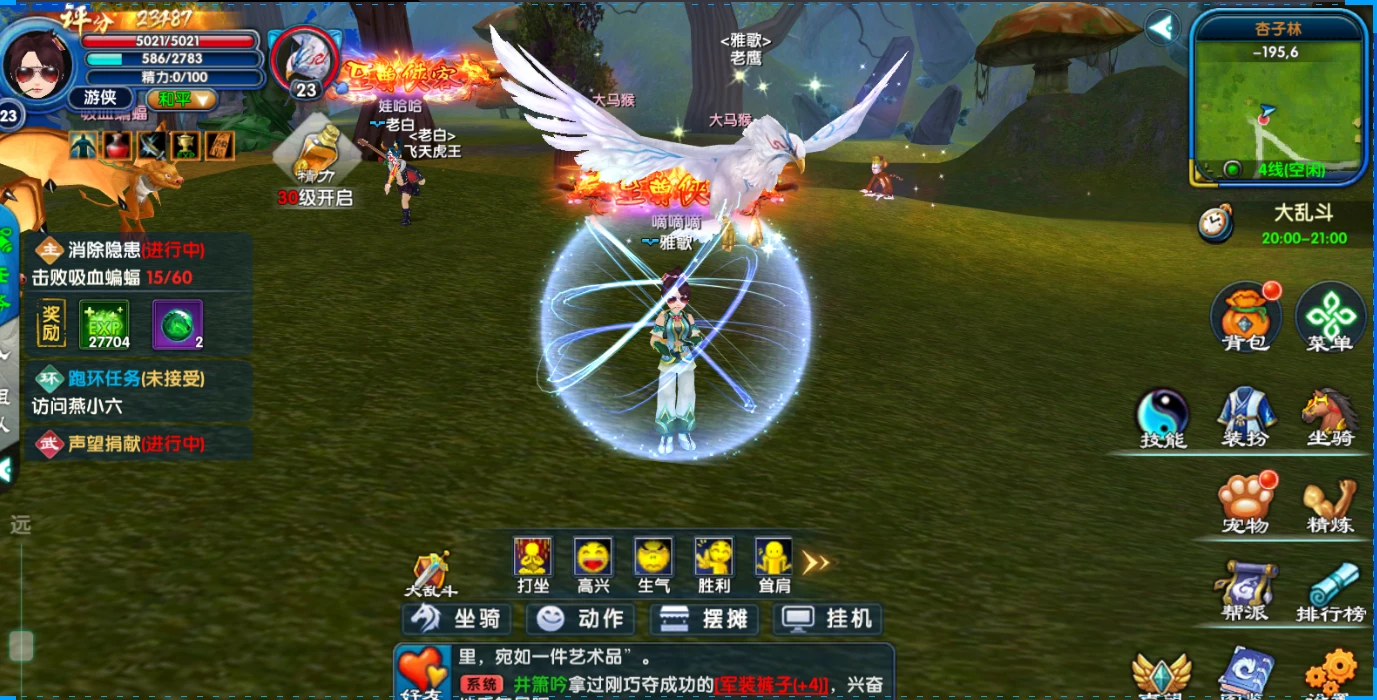Toggle 挂机 auto-battle button
Viewport: 1377px width, 700px height.
[830, 619]
